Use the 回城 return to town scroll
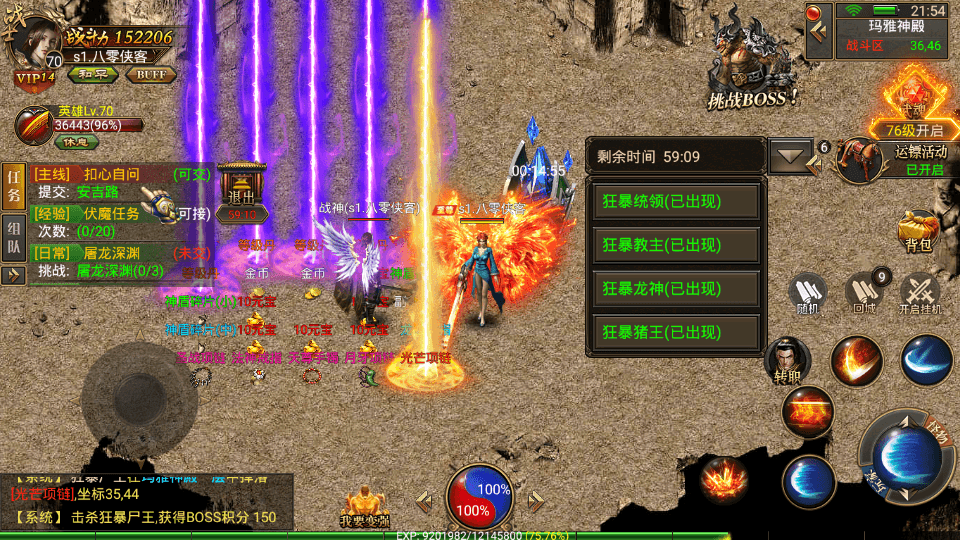The height and width of the screenshot is (540, 960). (865, 295)
